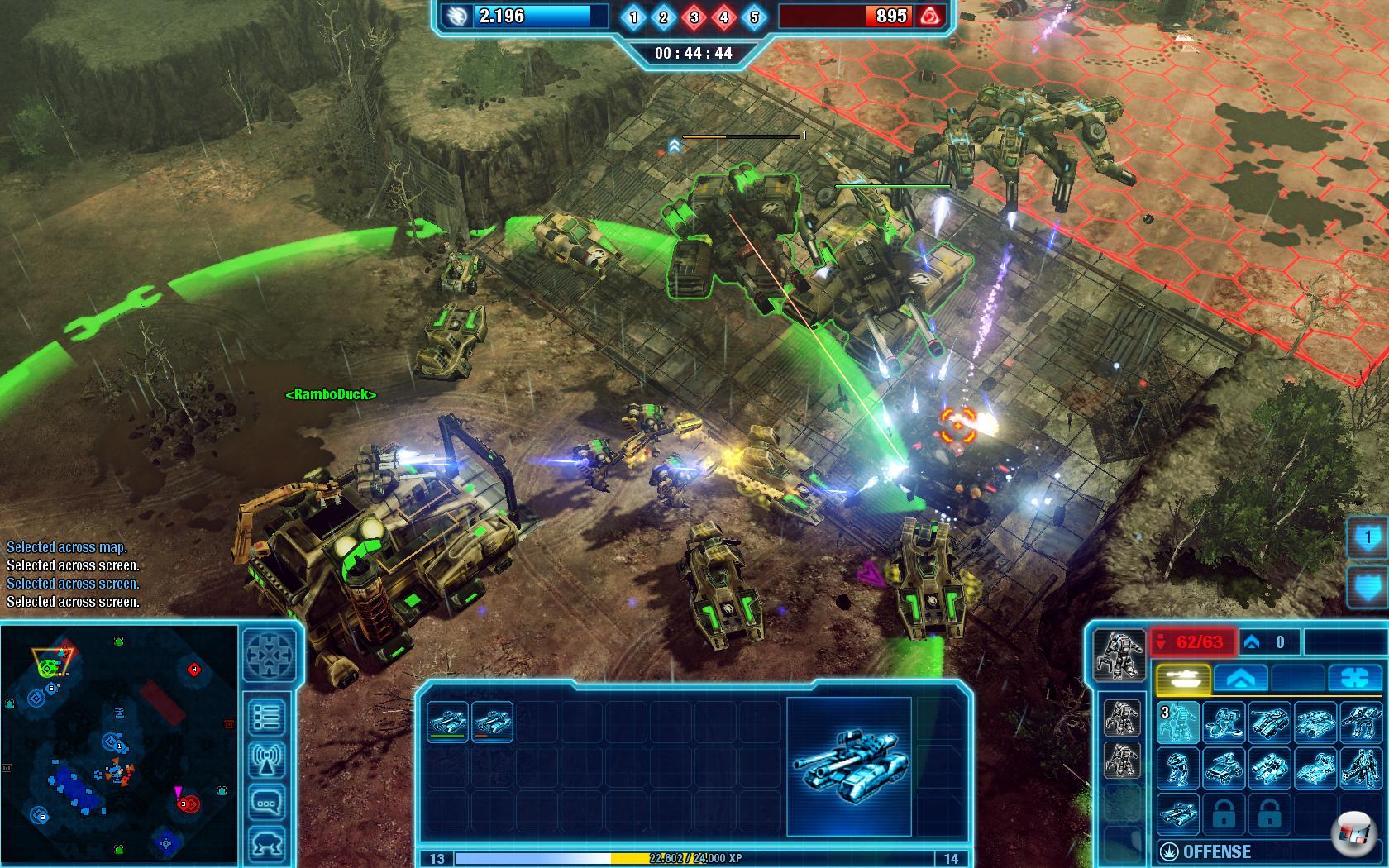This screenshot has width=1389, height=868.
Task: Build the wheeled buggy unit
Action: (x=1223, y=769)
